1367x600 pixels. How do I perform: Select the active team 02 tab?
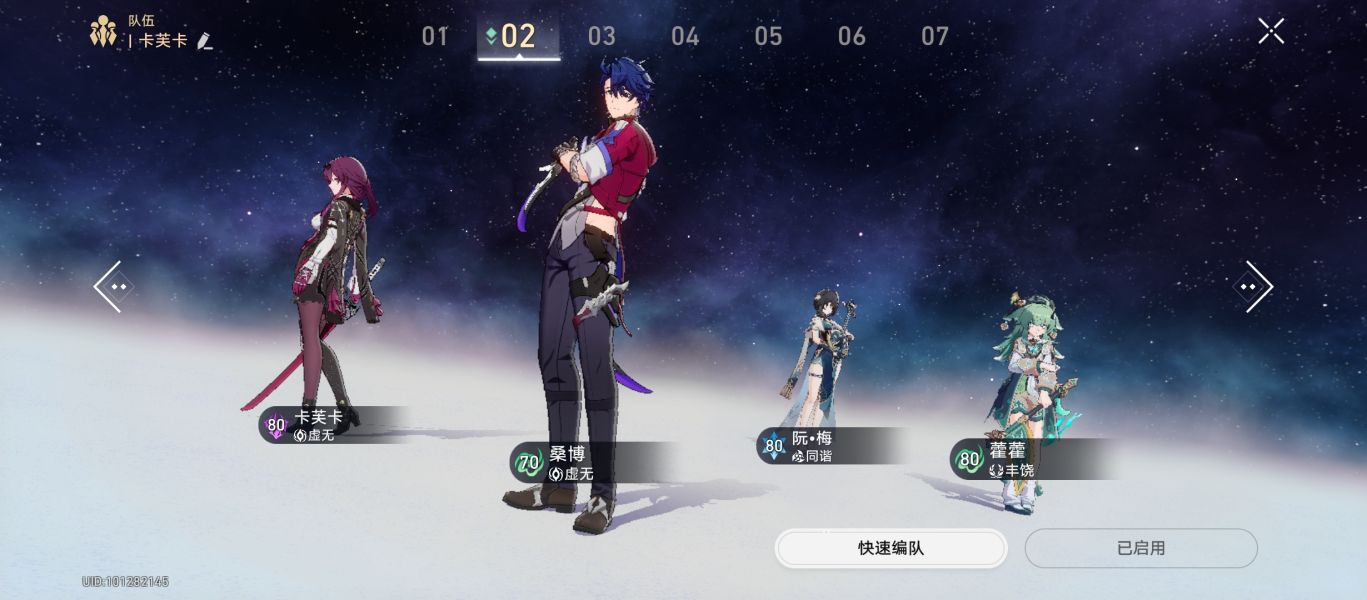coord(518,36)
